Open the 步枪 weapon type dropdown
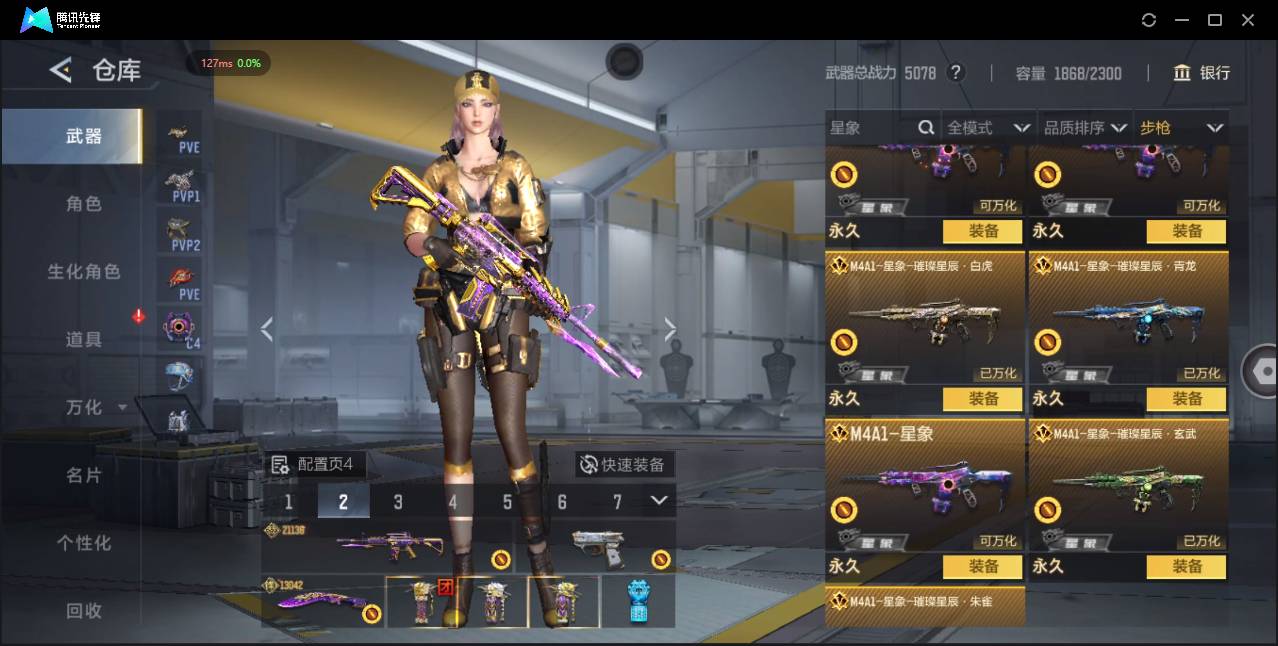1278x646 pixels. click(1181, 128)
